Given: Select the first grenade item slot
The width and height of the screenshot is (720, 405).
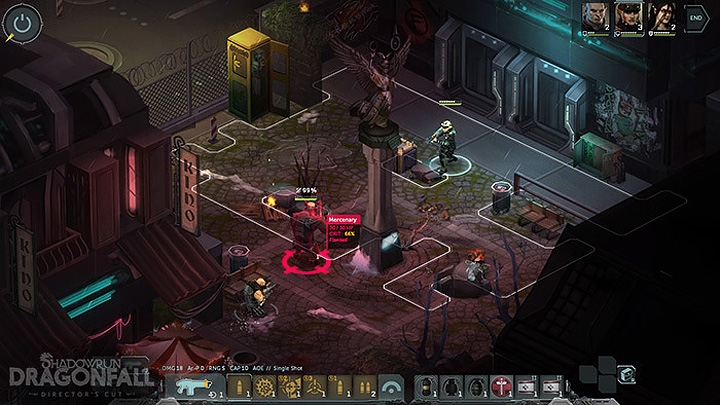Looking at the screenshot, I should (x=426, y=386).
